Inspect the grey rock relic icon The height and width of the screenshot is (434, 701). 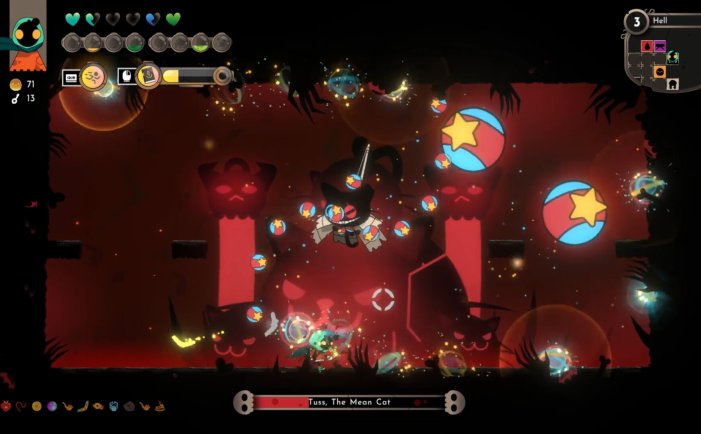[130, 407]
